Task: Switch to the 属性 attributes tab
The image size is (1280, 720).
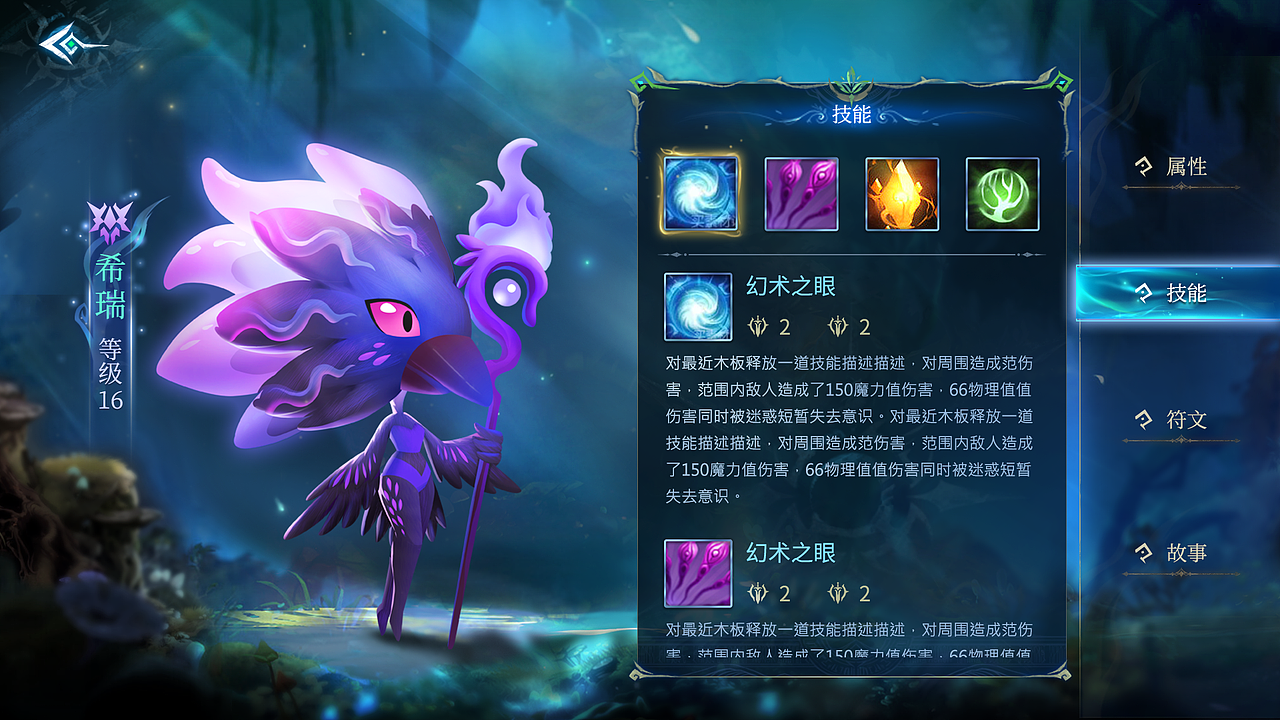Action: (1185, 167)
